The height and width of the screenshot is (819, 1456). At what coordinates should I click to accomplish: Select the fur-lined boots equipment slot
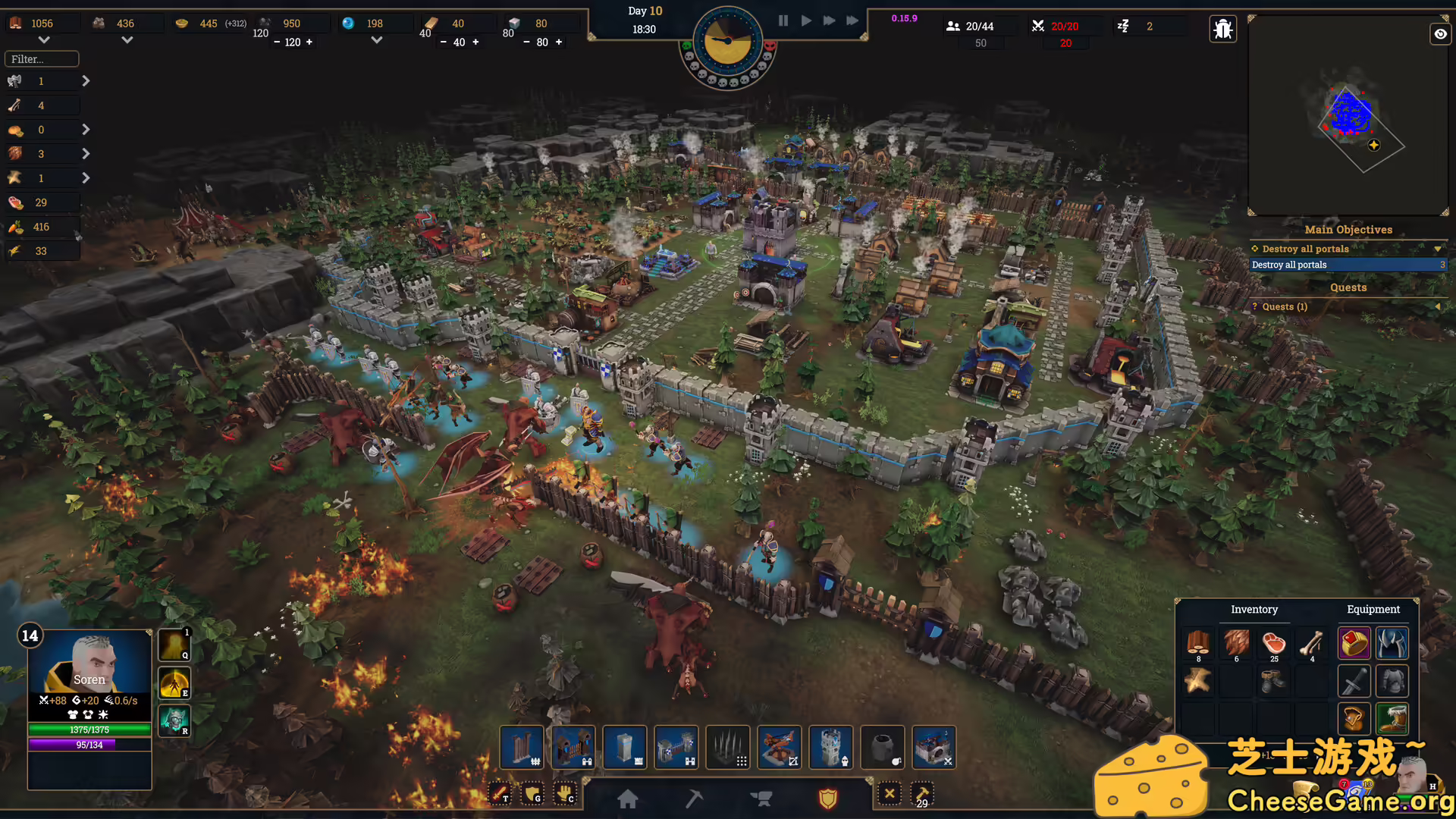[x=1392, y=718]
